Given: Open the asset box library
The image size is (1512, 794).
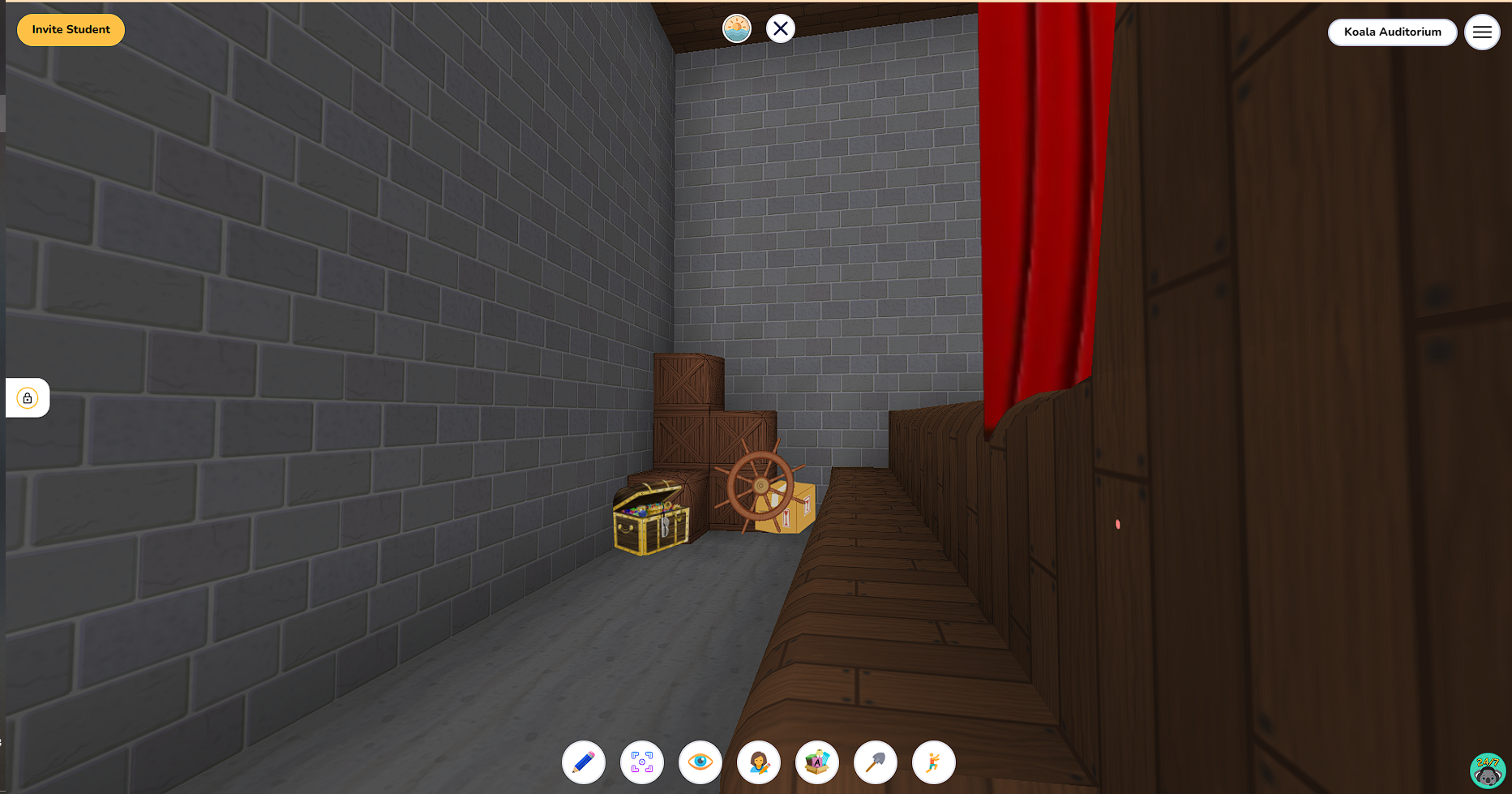Looking at the screenshot, I should point(817,762).
